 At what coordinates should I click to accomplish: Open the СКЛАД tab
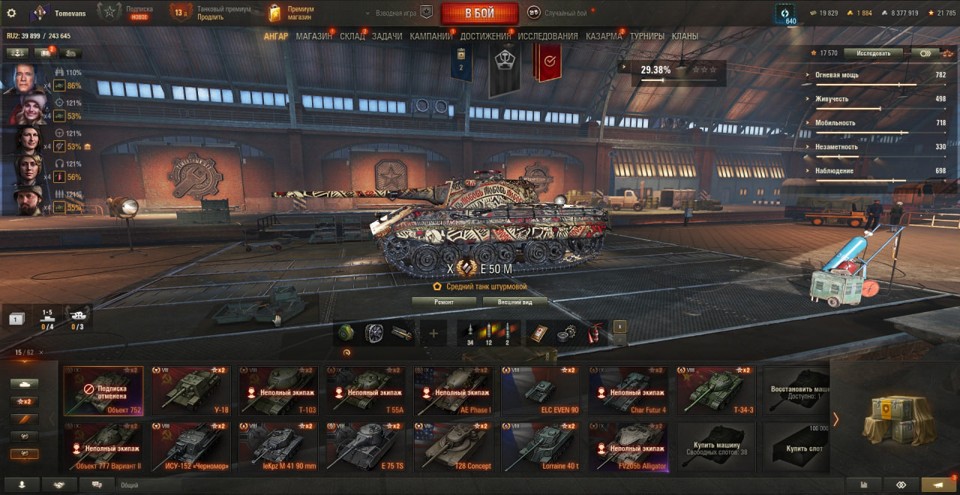[x=352, y=36]
